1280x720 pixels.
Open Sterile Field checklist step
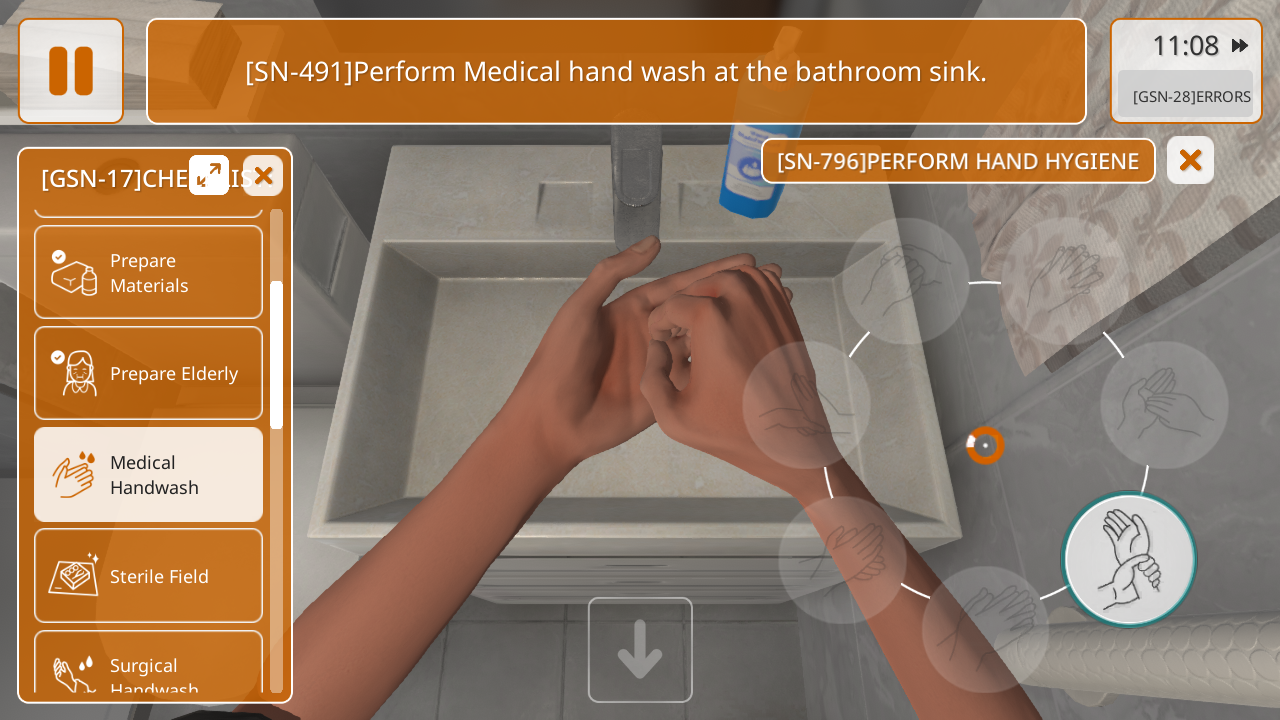click(x=148, y=576)
